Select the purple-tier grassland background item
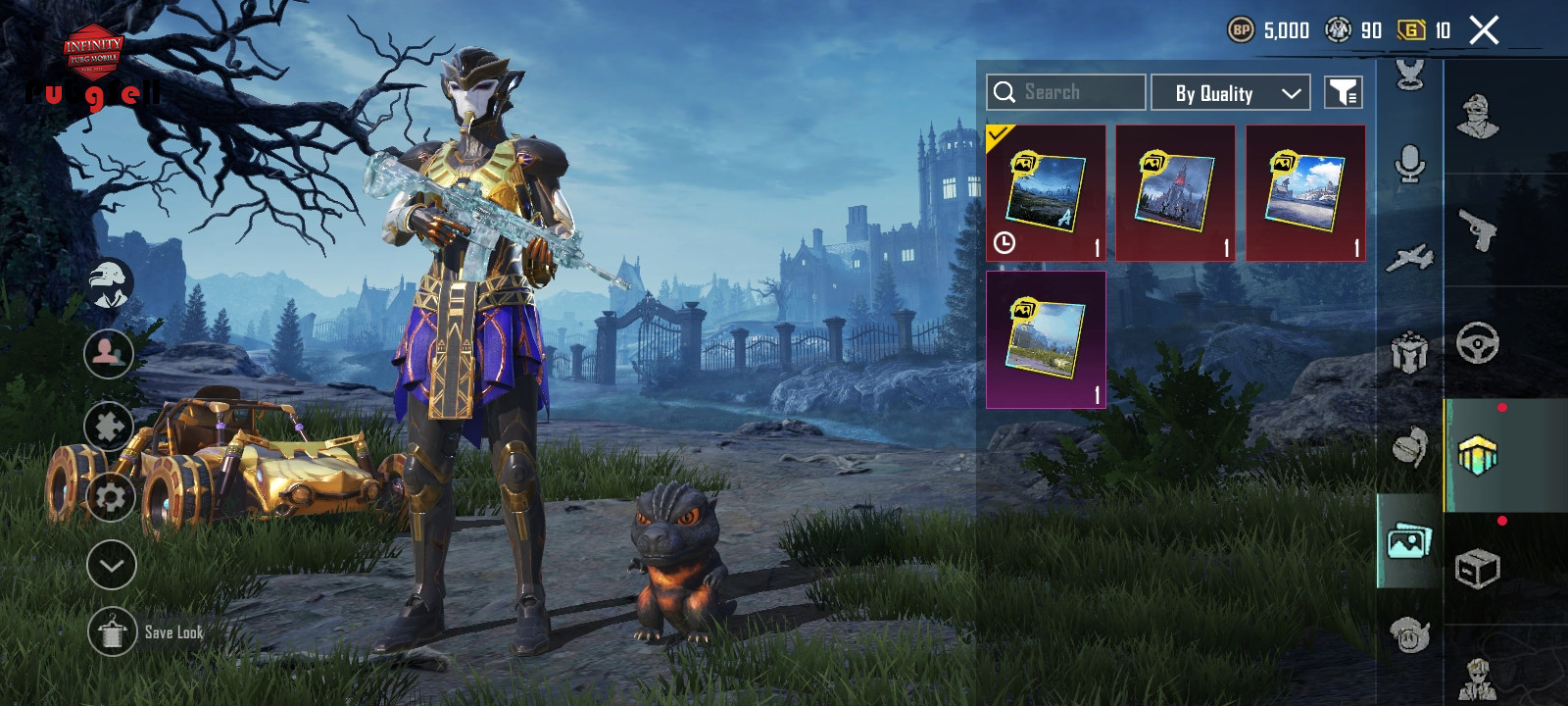The image size is (1568, 706). pos(1046,339)
